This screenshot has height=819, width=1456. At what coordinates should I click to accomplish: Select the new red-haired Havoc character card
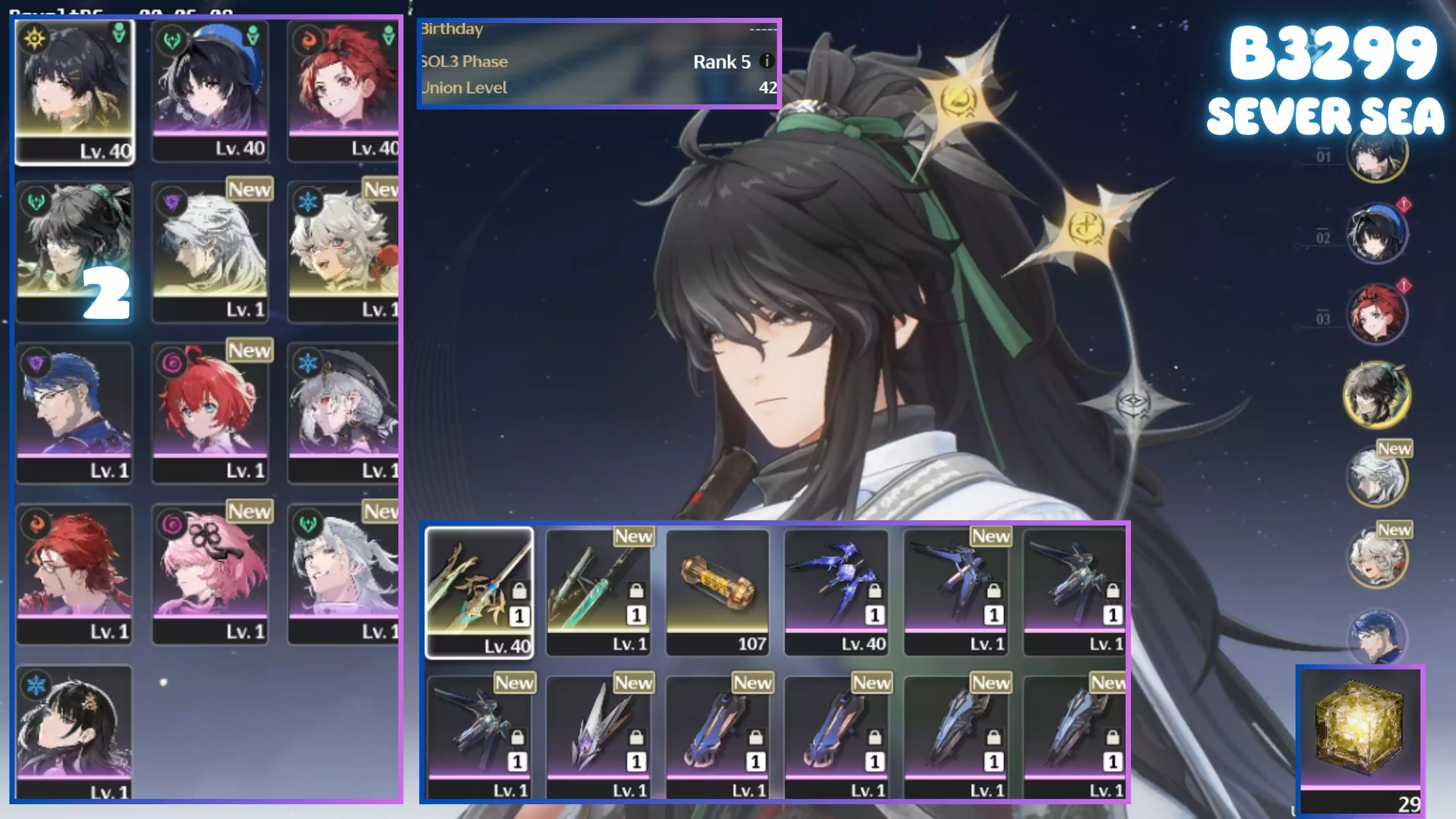coord(210,413)
